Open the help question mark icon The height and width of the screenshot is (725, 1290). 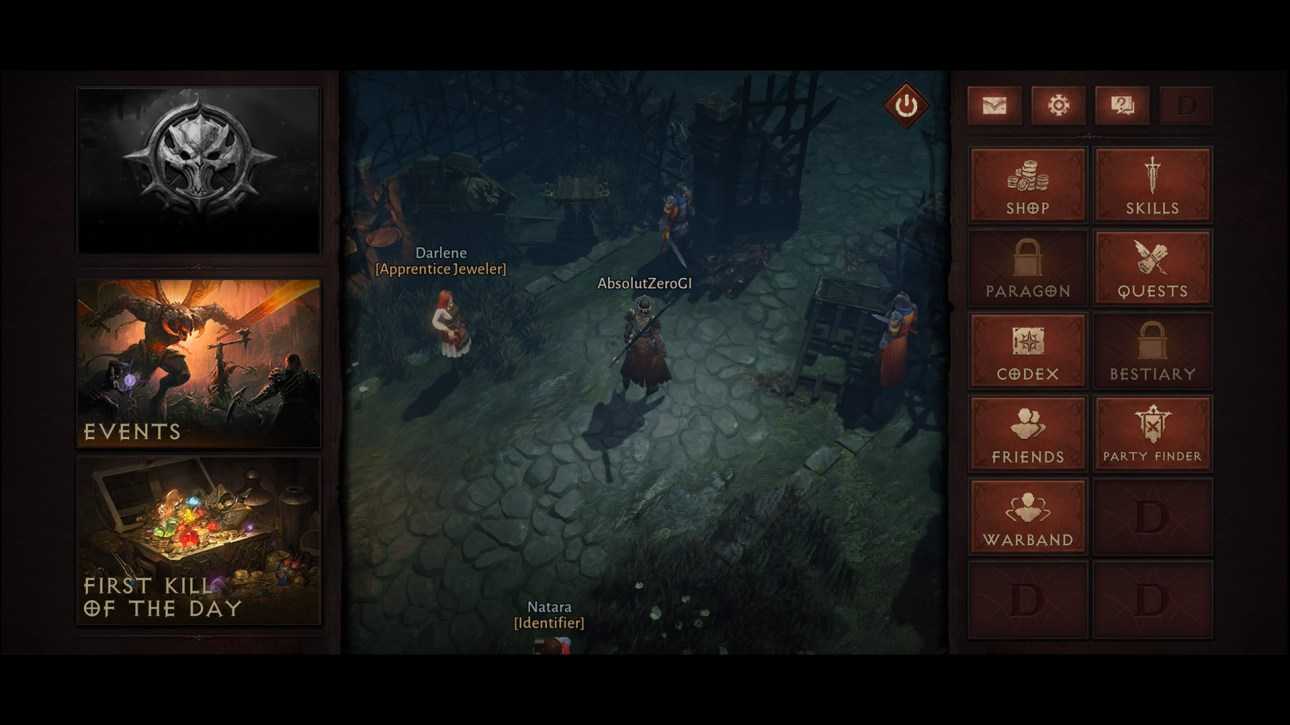pyautogui.click(x=1122, y=106)
